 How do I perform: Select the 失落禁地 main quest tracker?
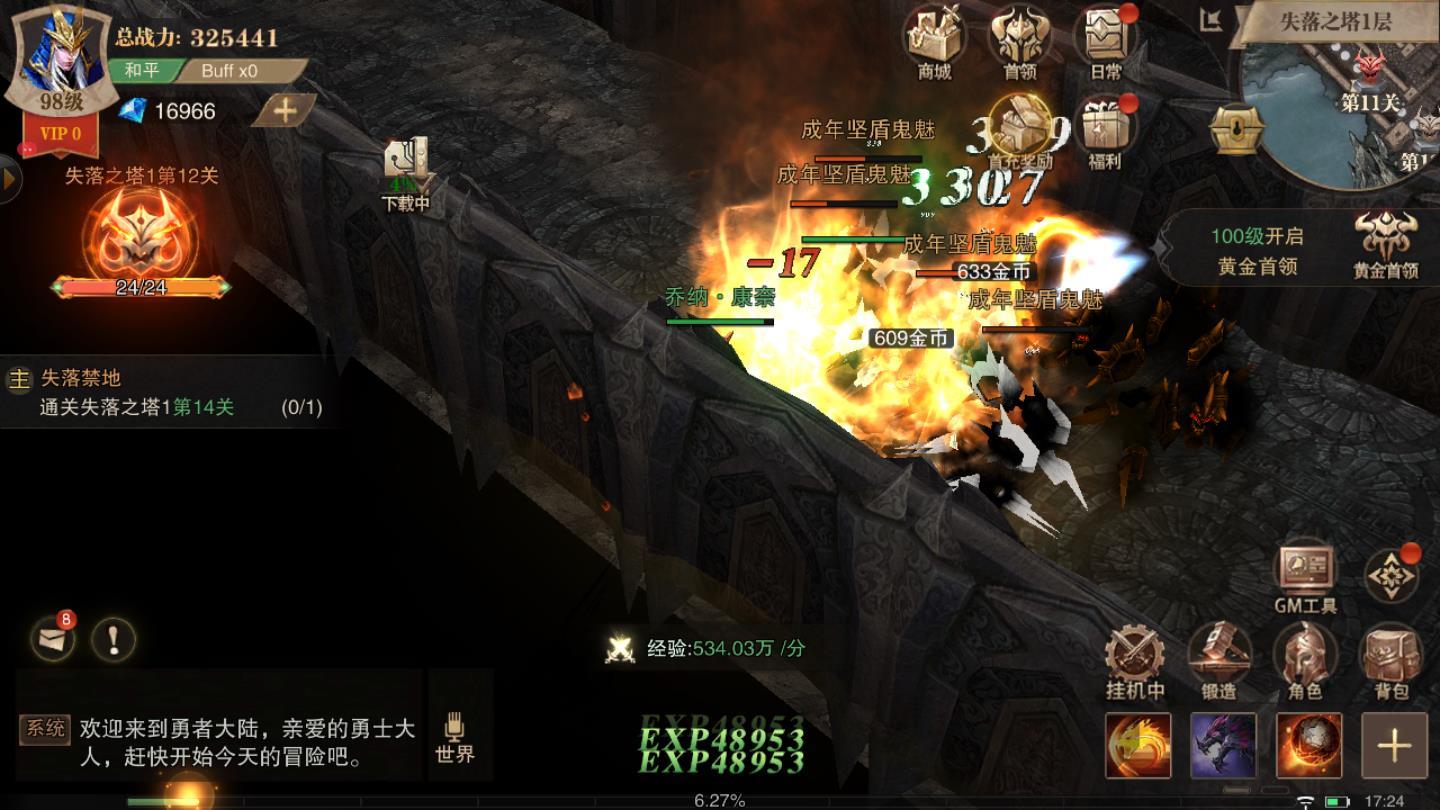pos(165,393)
